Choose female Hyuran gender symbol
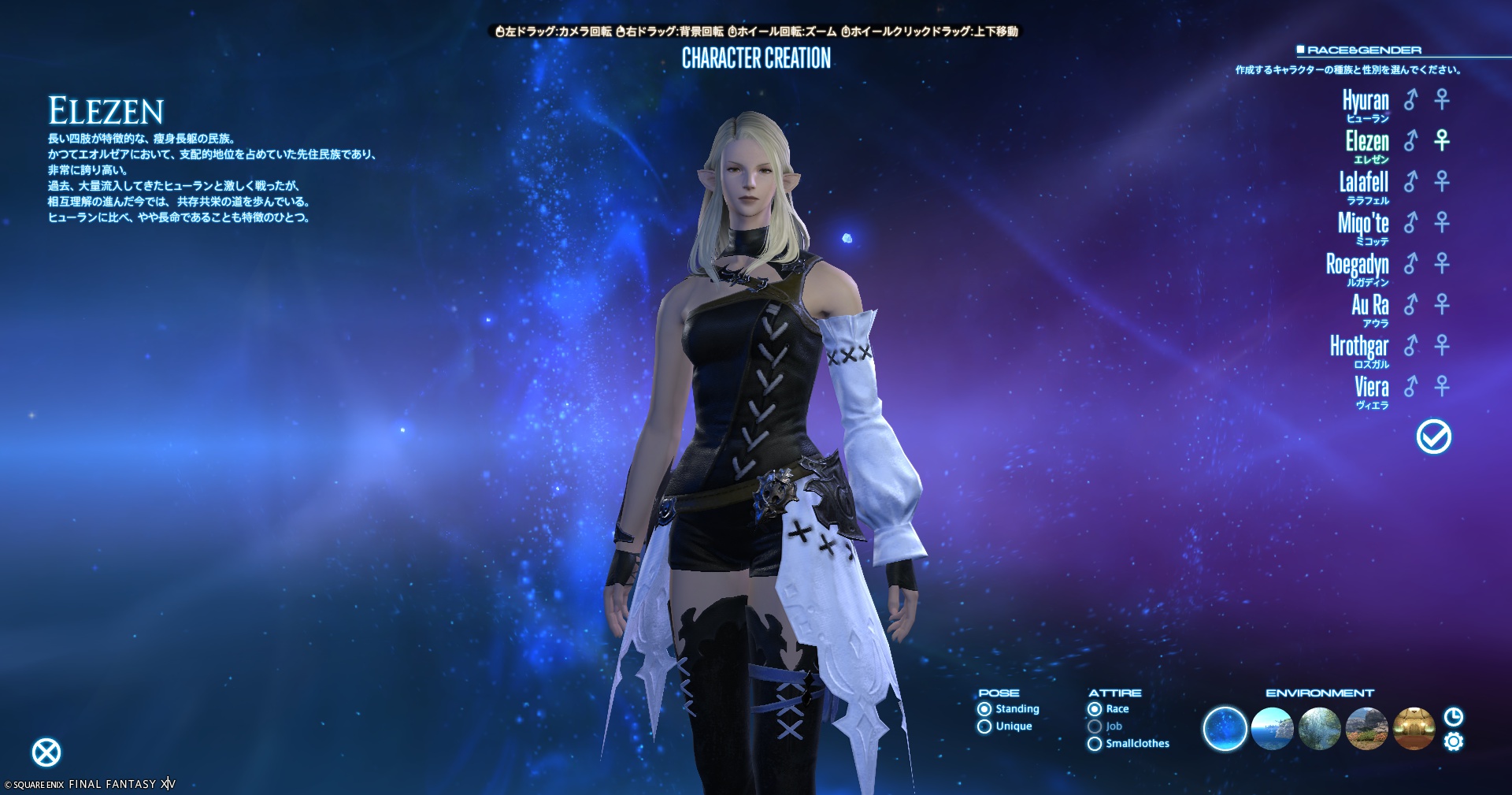1512x795 pixels. [x=1442, y=100]
